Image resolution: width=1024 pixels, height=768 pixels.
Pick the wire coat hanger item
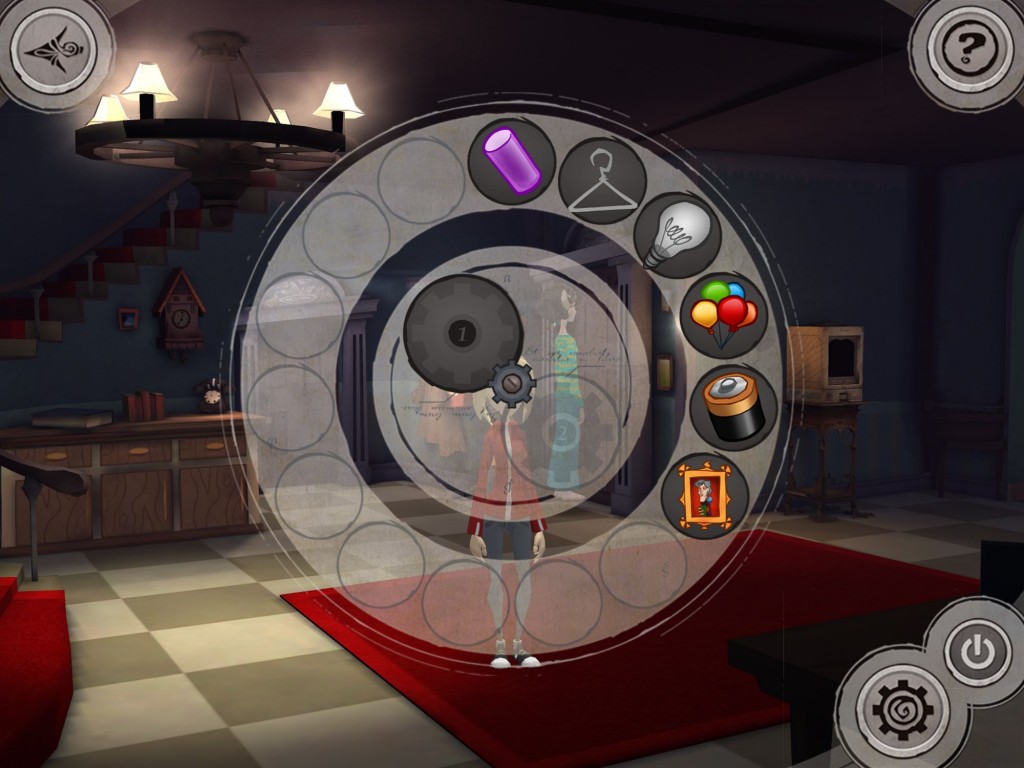pyautogui.click(x=602, y=181)
